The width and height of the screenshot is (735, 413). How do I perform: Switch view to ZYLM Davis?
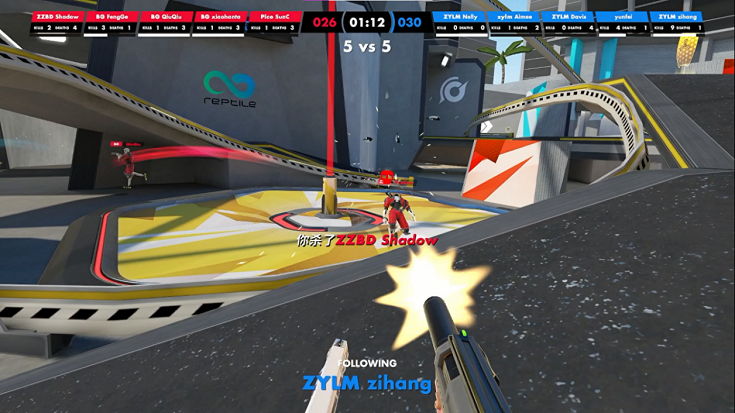pos(569,23)
